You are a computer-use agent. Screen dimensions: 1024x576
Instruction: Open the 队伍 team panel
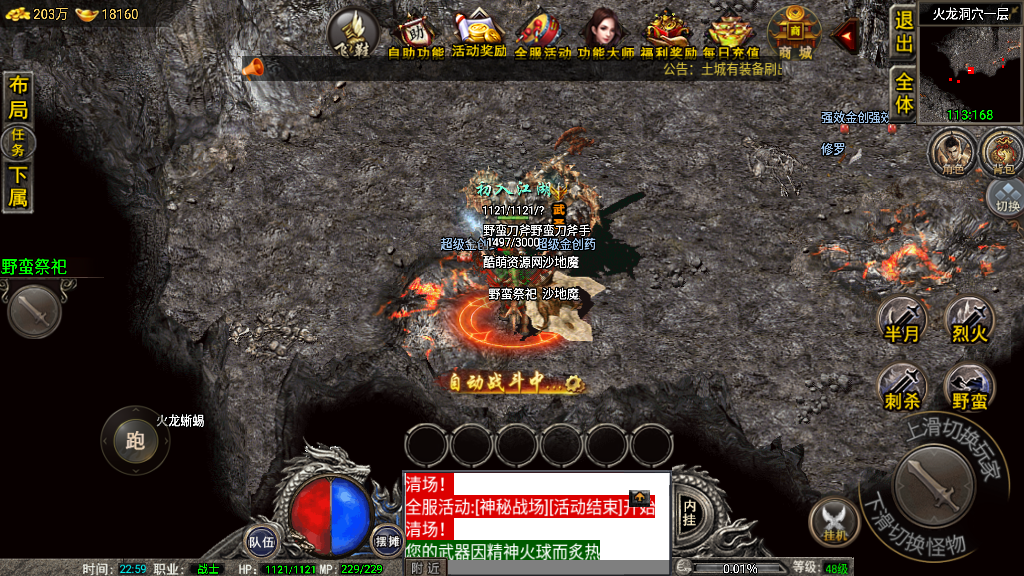pyautogui.click(x=262, y=541)
